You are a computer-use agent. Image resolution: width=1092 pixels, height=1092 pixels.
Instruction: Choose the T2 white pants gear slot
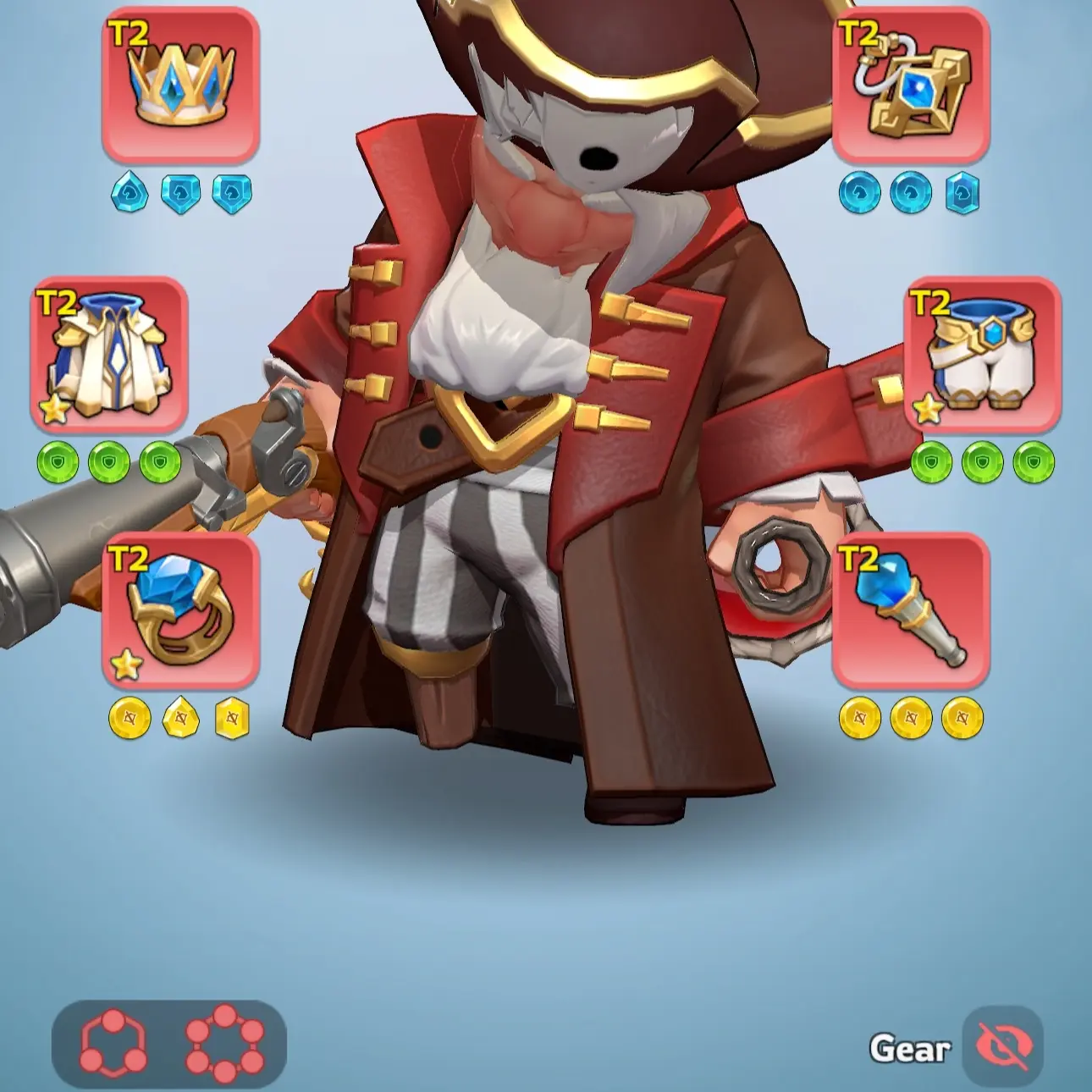coord(983,355)
